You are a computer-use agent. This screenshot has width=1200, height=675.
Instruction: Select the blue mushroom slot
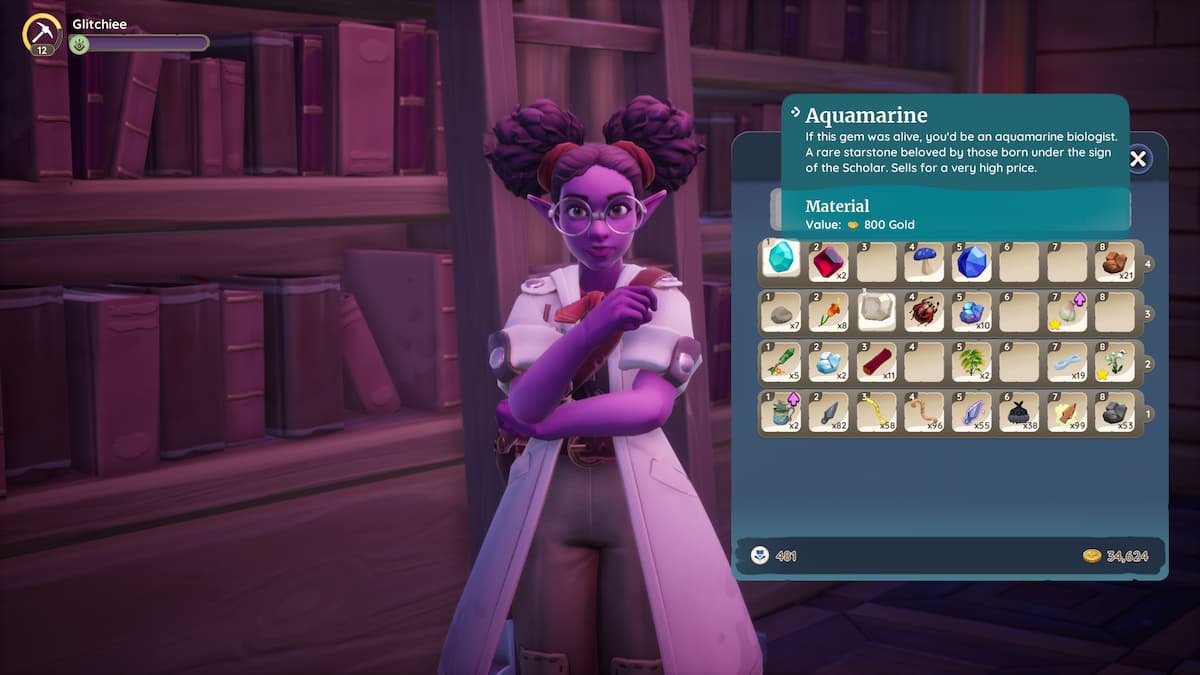click(923, 262)
